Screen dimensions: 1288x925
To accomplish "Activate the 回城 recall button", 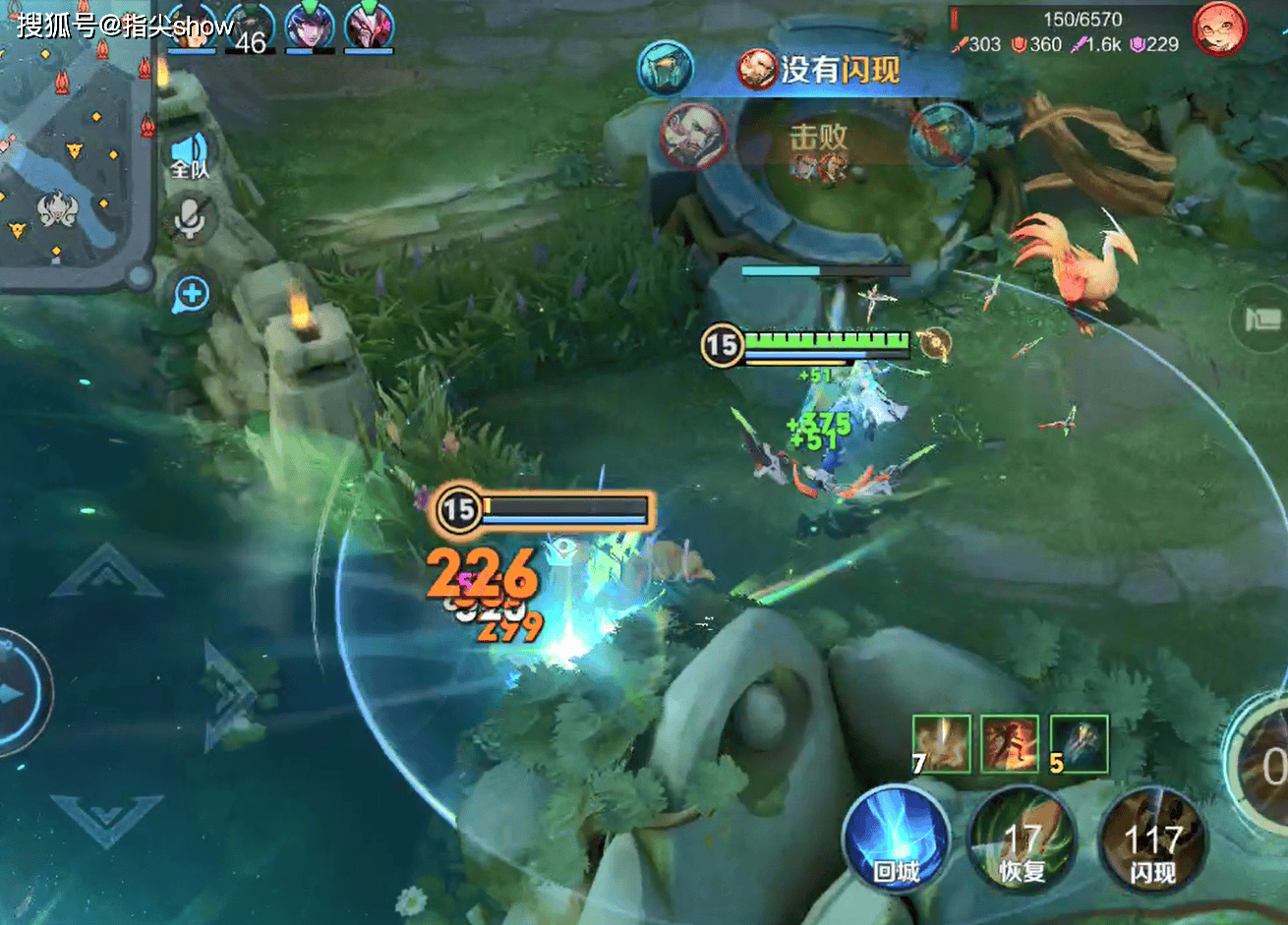I will 896,839.
